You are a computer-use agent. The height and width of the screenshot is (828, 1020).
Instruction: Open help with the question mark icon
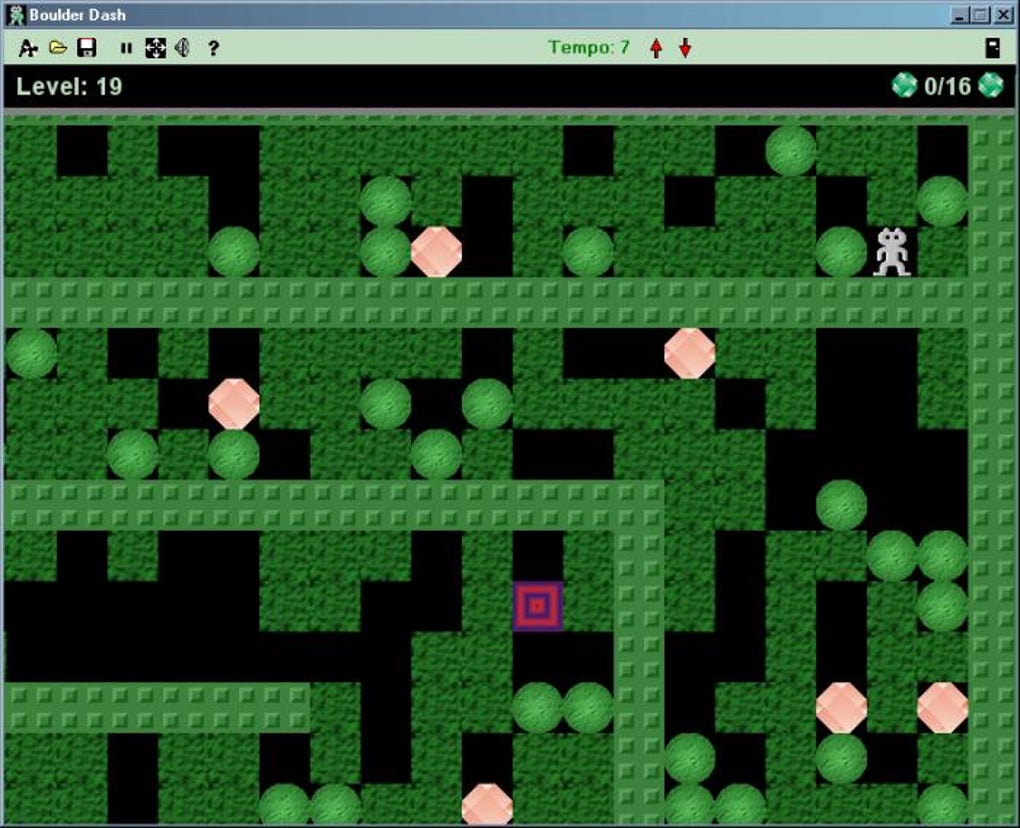point(213,48)
